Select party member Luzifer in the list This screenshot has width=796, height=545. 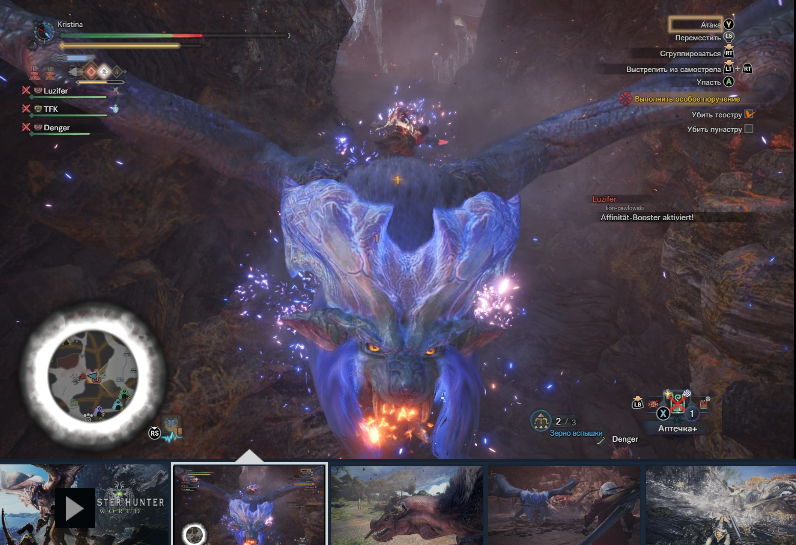(62, 90)
